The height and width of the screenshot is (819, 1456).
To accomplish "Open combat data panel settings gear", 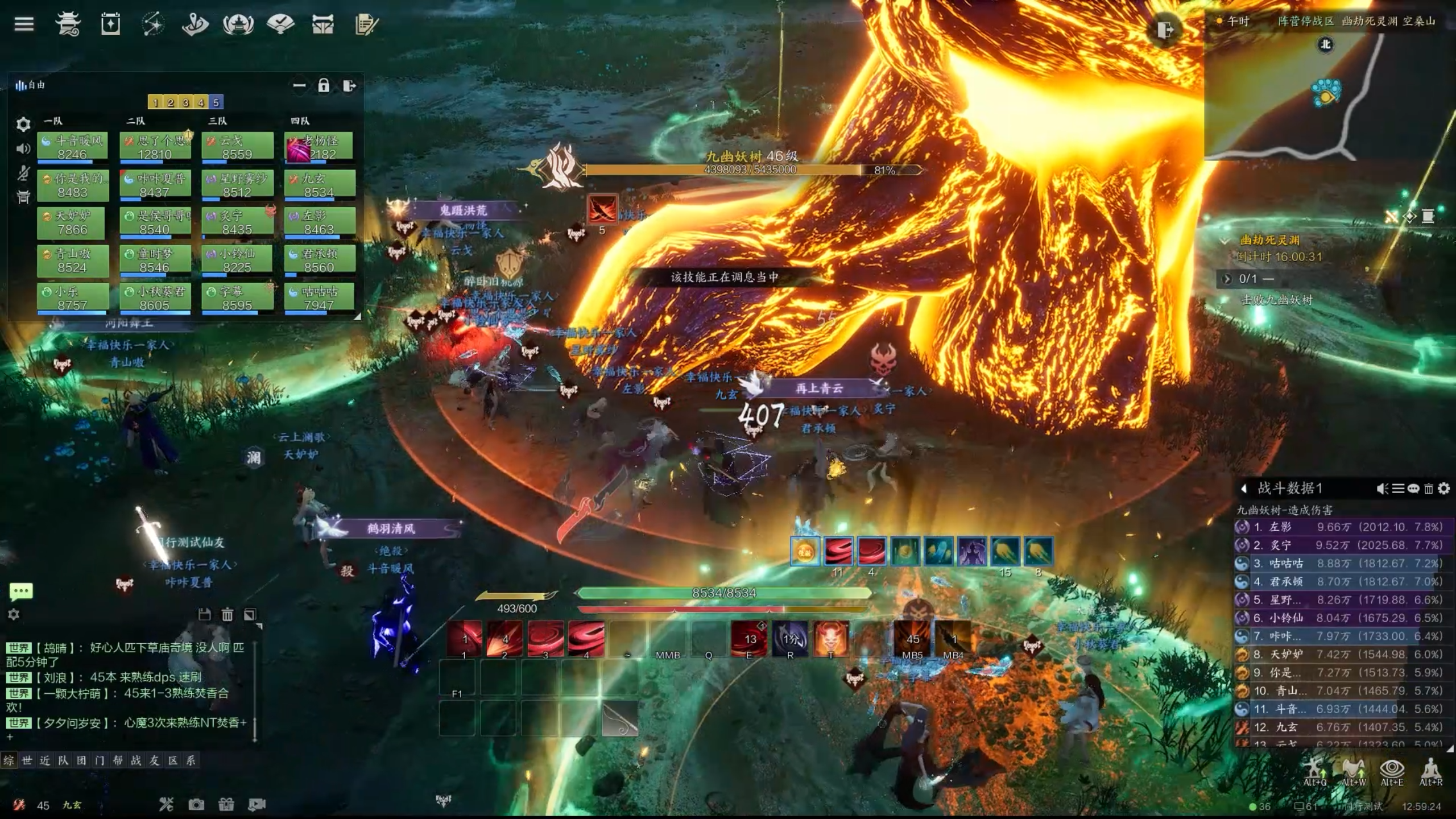I will pyautogui.click(x=1443, y=489).
